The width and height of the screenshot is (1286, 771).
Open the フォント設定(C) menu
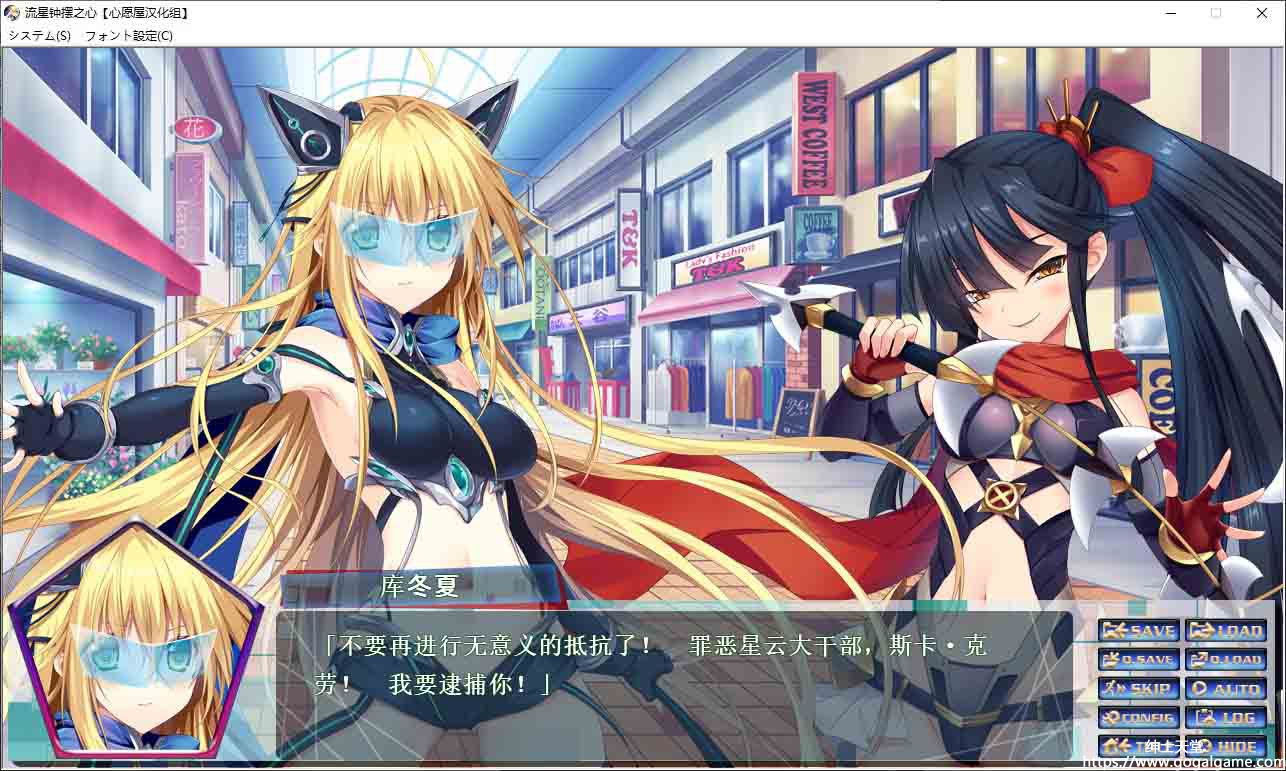coord(129,36)
